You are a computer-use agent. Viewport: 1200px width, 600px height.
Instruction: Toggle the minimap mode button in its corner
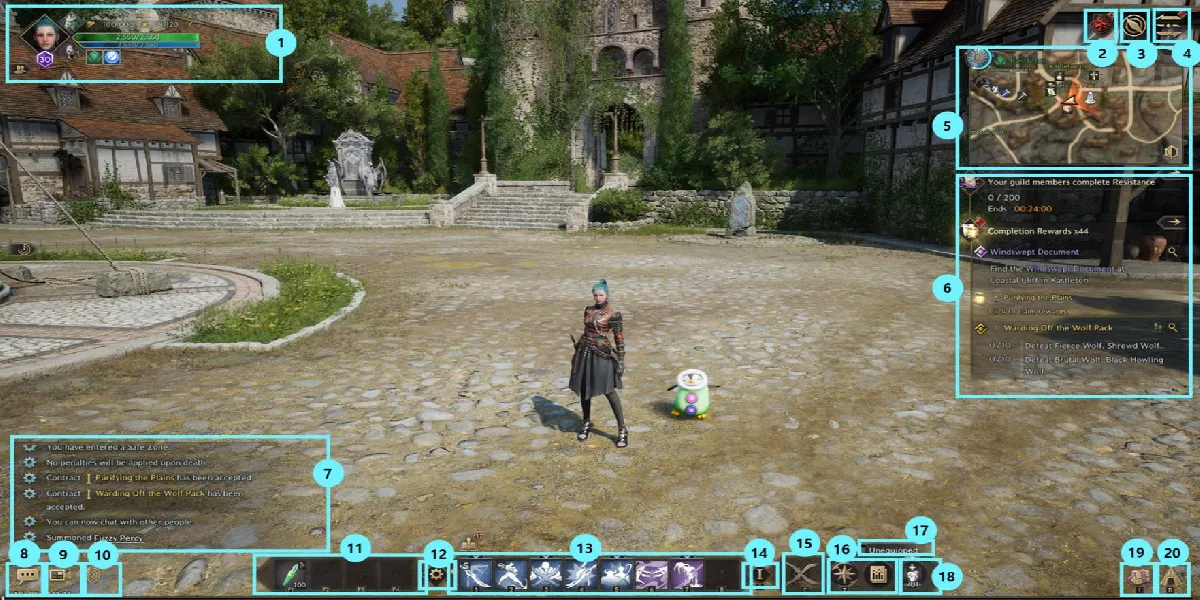(x=1174, y=152)
